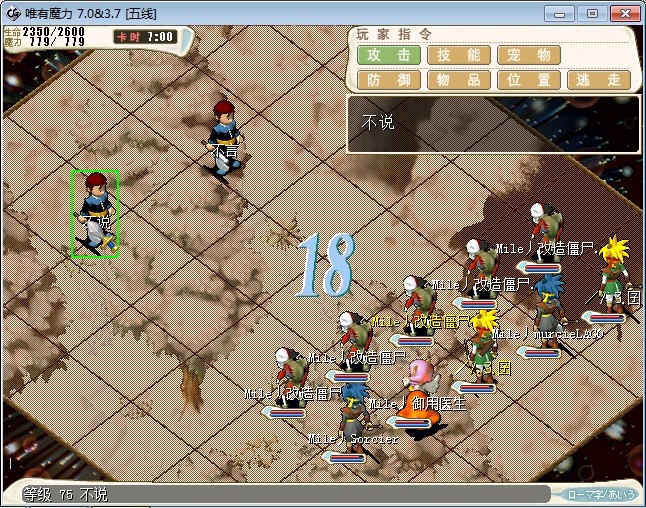Screen dimensions: 646x508
Task: Open the 物品 (Items) command
Action: click(459, 80)
